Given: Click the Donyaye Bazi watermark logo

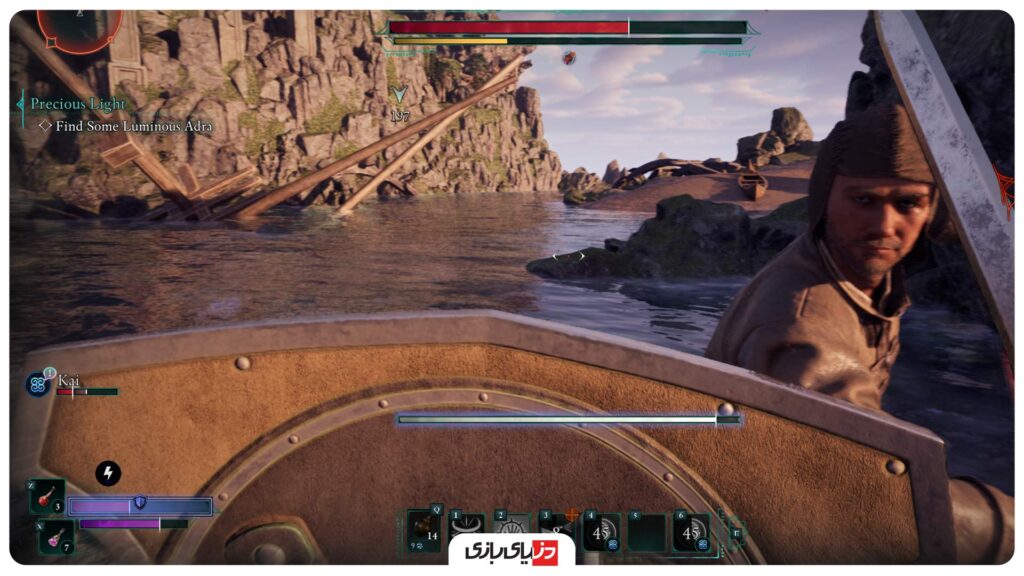Looking at the screenshot, I should click(x=511, y=552).
